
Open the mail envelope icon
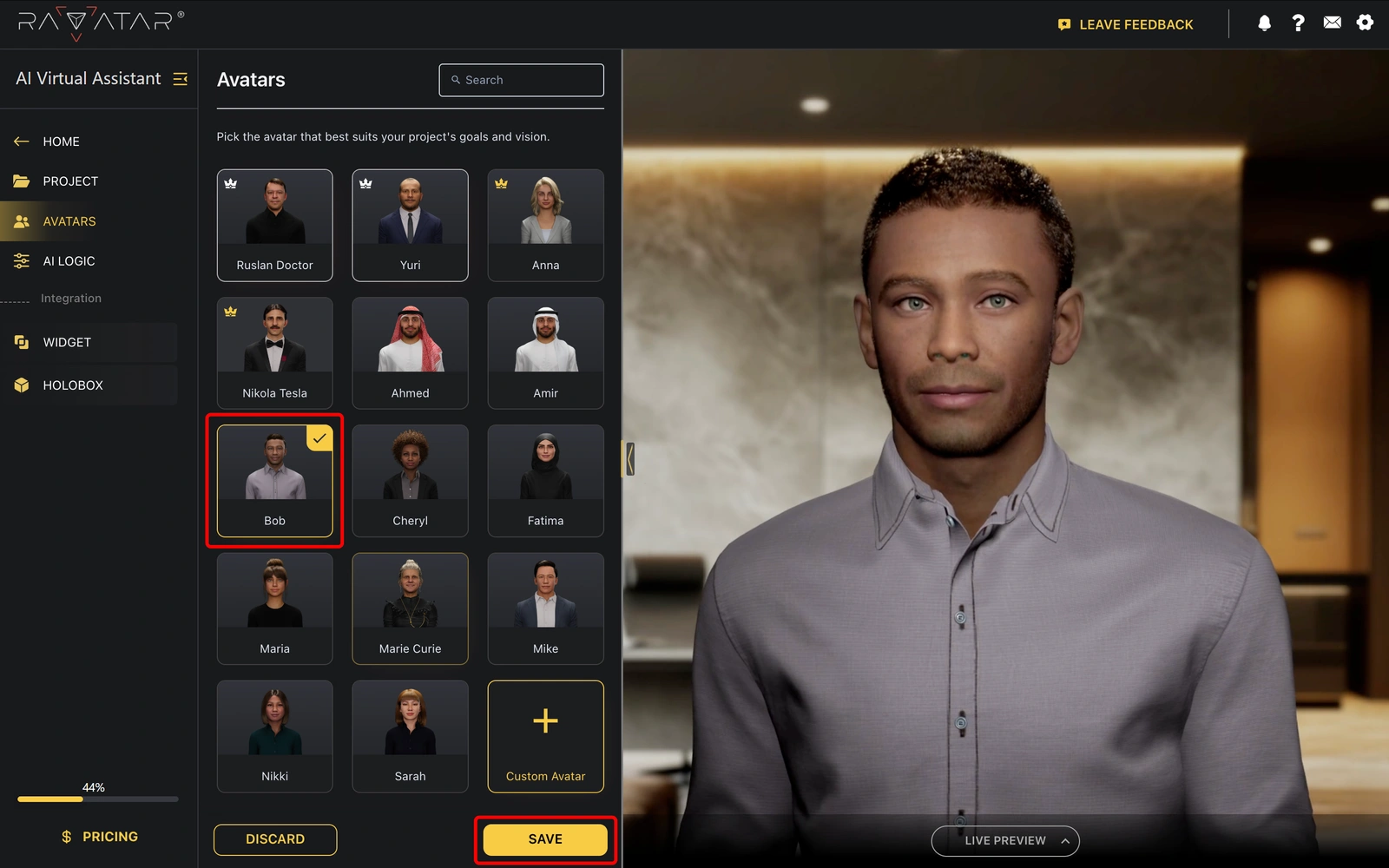1332,22
